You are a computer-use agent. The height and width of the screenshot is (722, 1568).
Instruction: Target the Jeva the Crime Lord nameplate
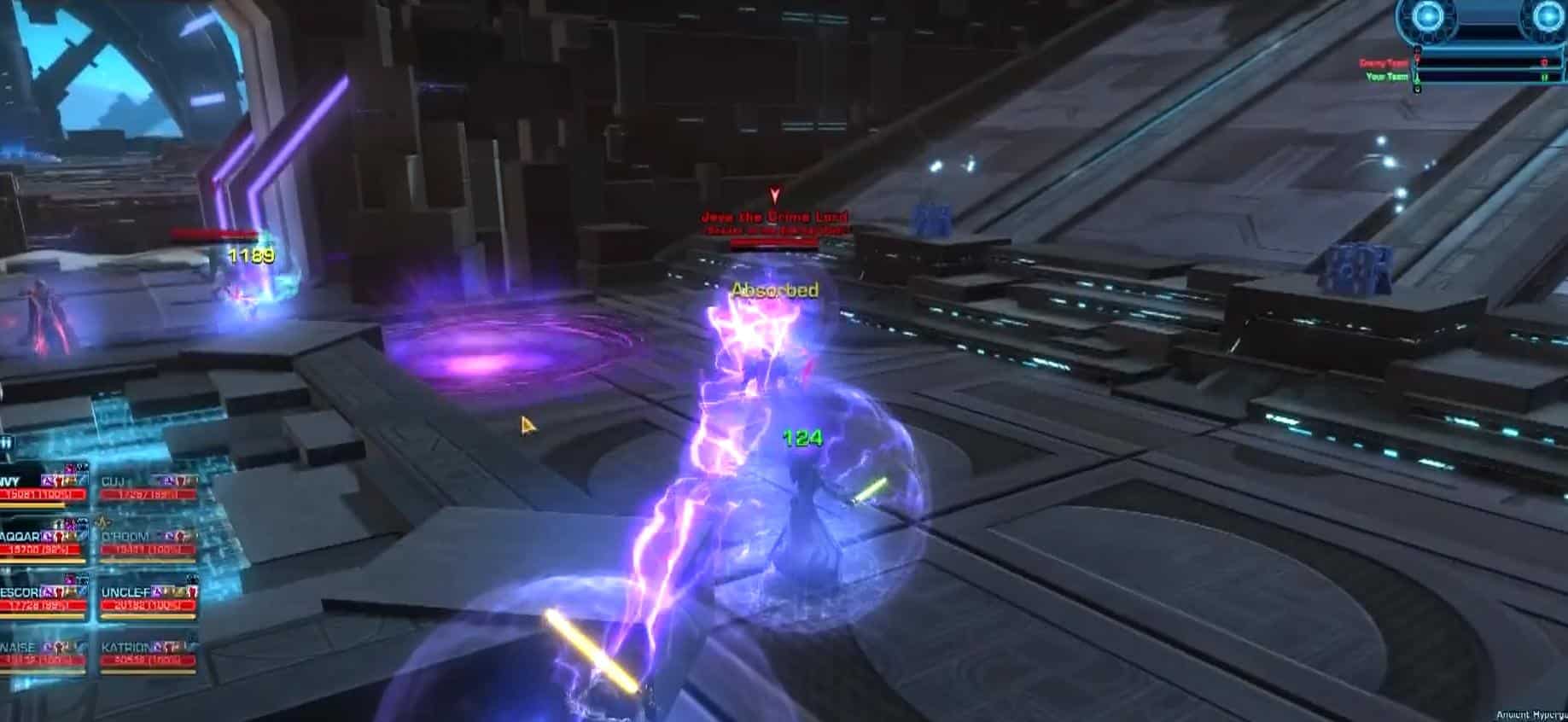tap(774, 218)
